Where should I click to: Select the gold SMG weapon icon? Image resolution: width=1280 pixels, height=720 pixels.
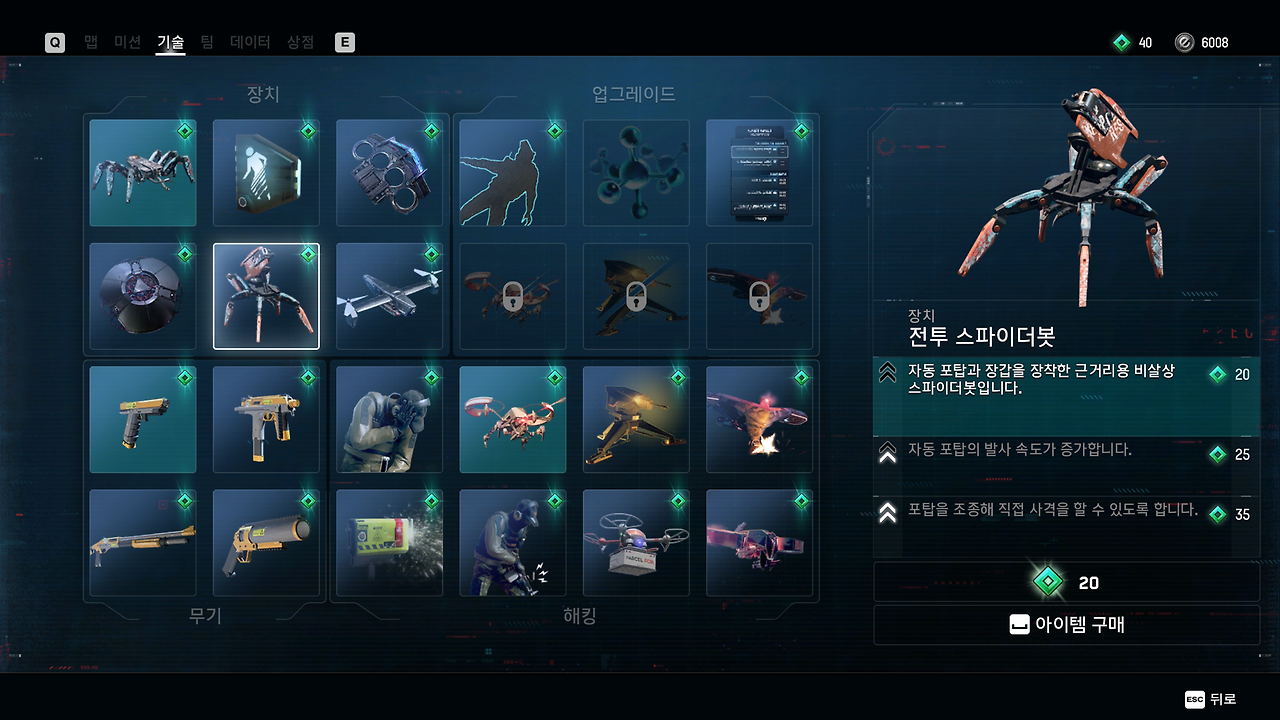click(x=266, y=419)
